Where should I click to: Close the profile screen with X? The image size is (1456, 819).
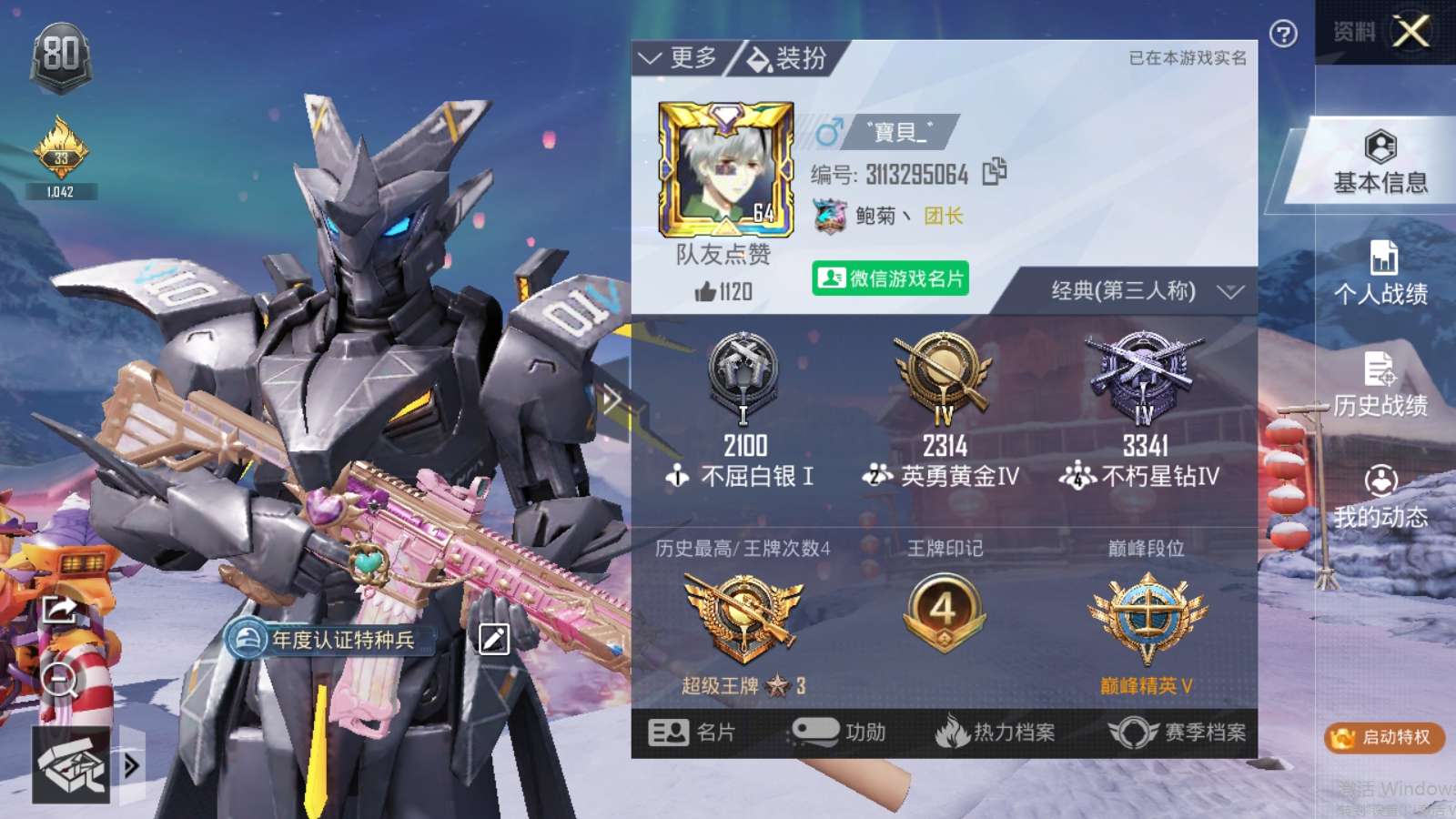click(1410, 33)
